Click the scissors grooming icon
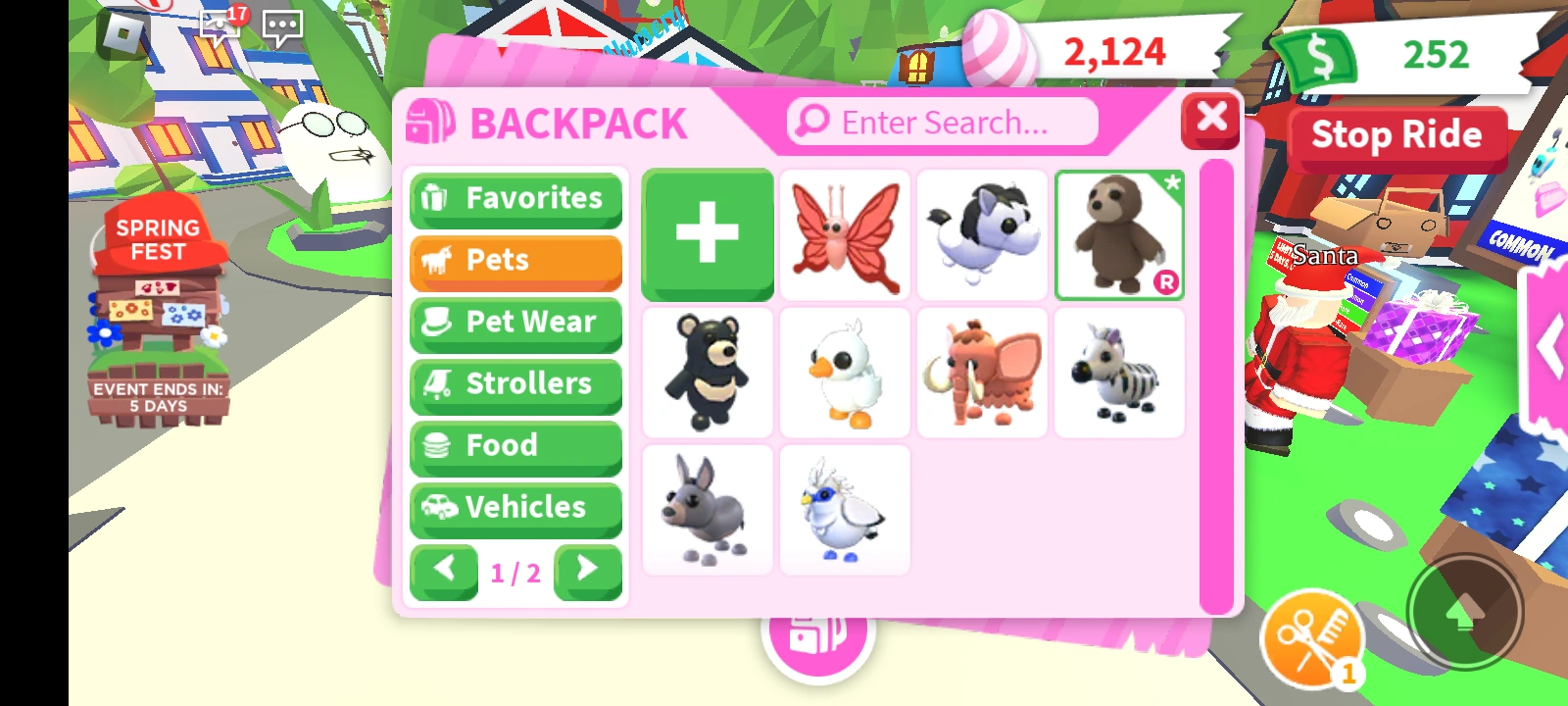The image size is (1568, 706). click(1313, 639)
